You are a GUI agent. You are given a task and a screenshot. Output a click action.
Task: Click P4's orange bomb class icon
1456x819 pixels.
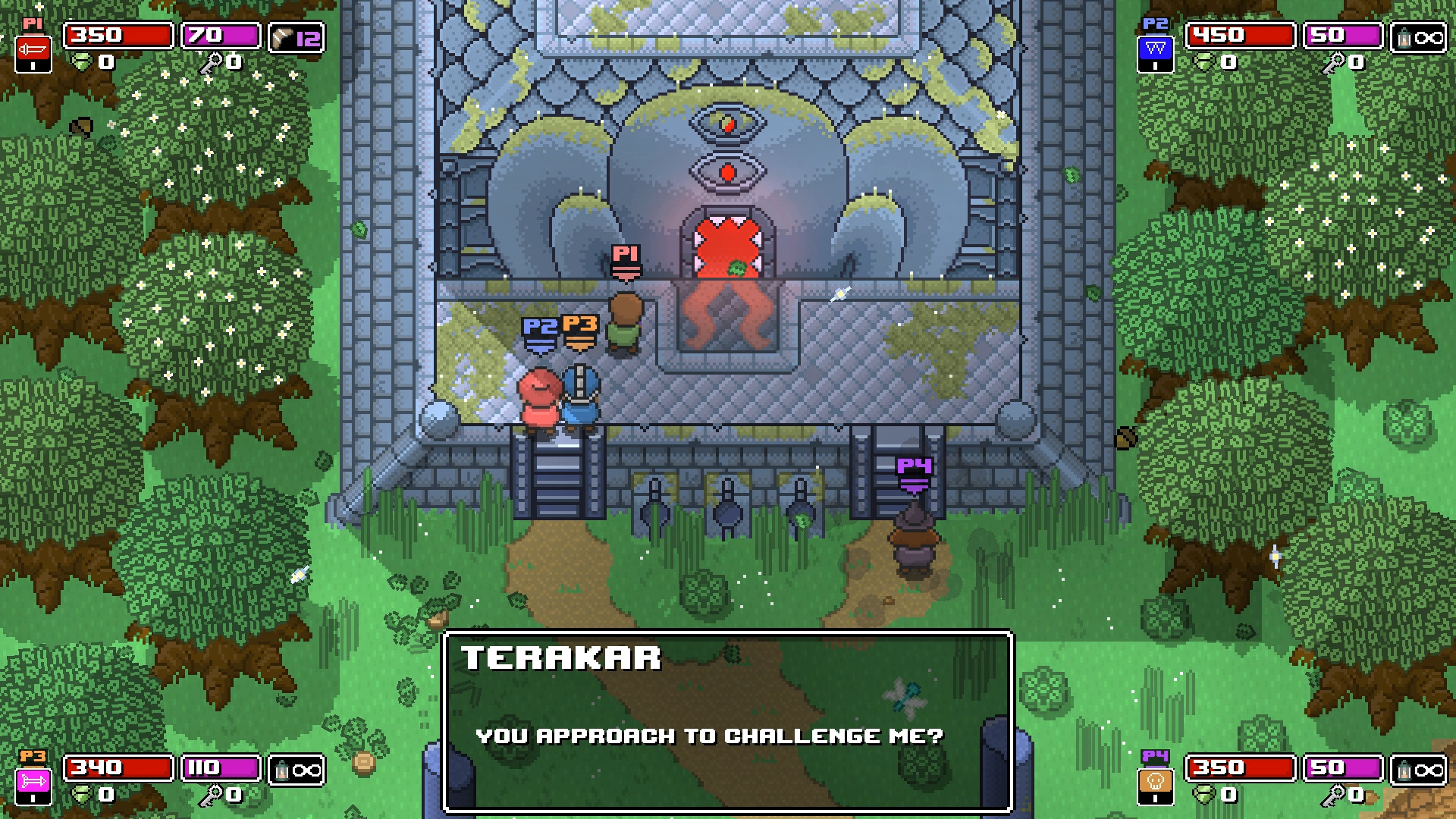(x=1156, y=780)
